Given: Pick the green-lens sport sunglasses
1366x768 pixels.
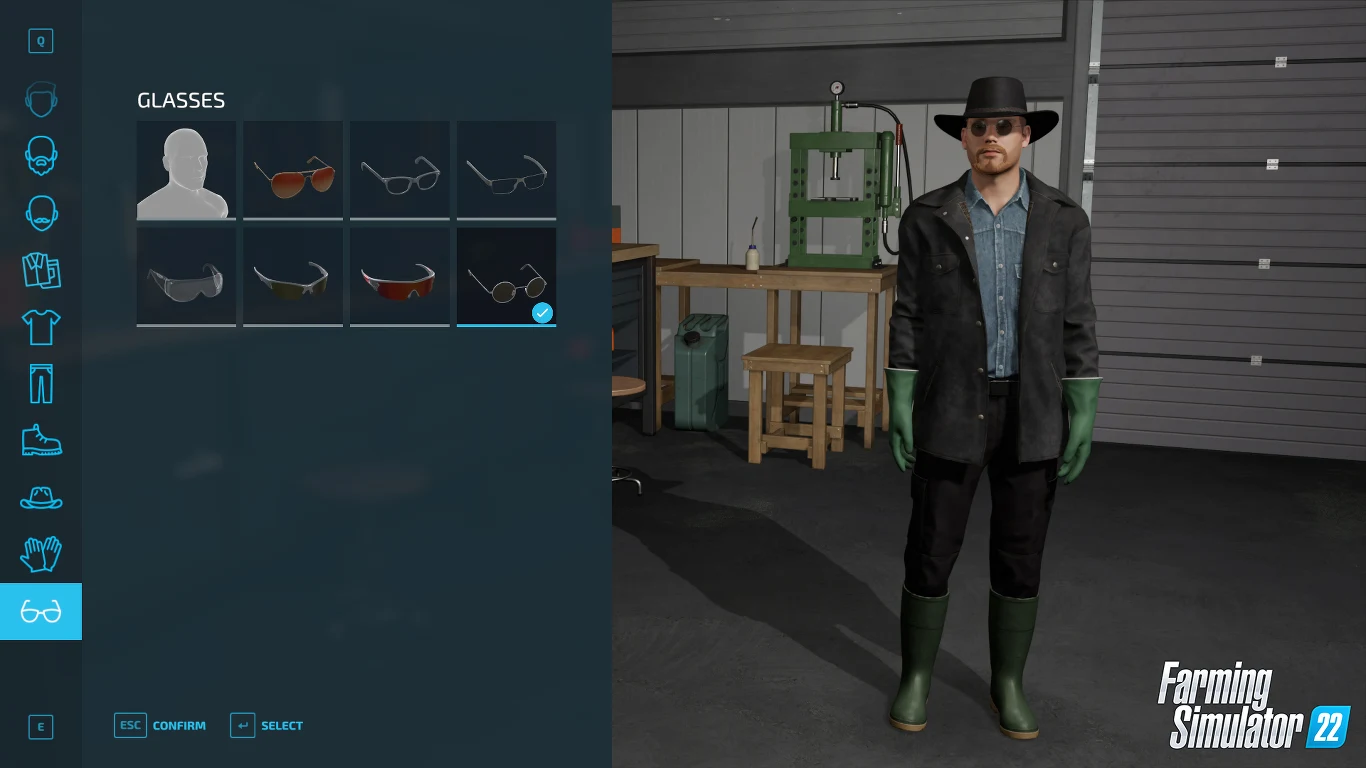Looking at the screenshot, I should tap(293, 276).
